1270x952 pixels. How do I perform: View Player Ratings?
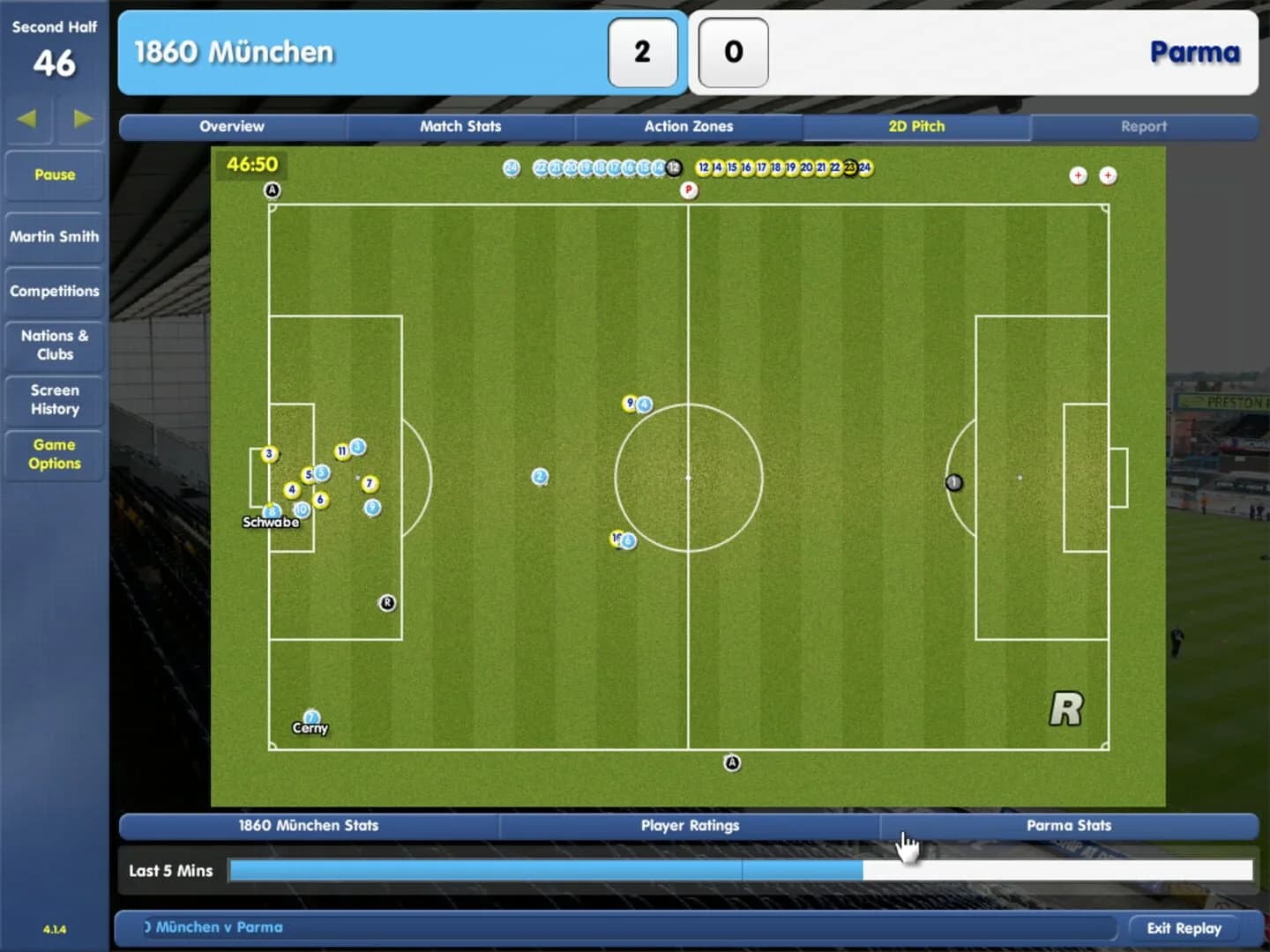(690, 826)
